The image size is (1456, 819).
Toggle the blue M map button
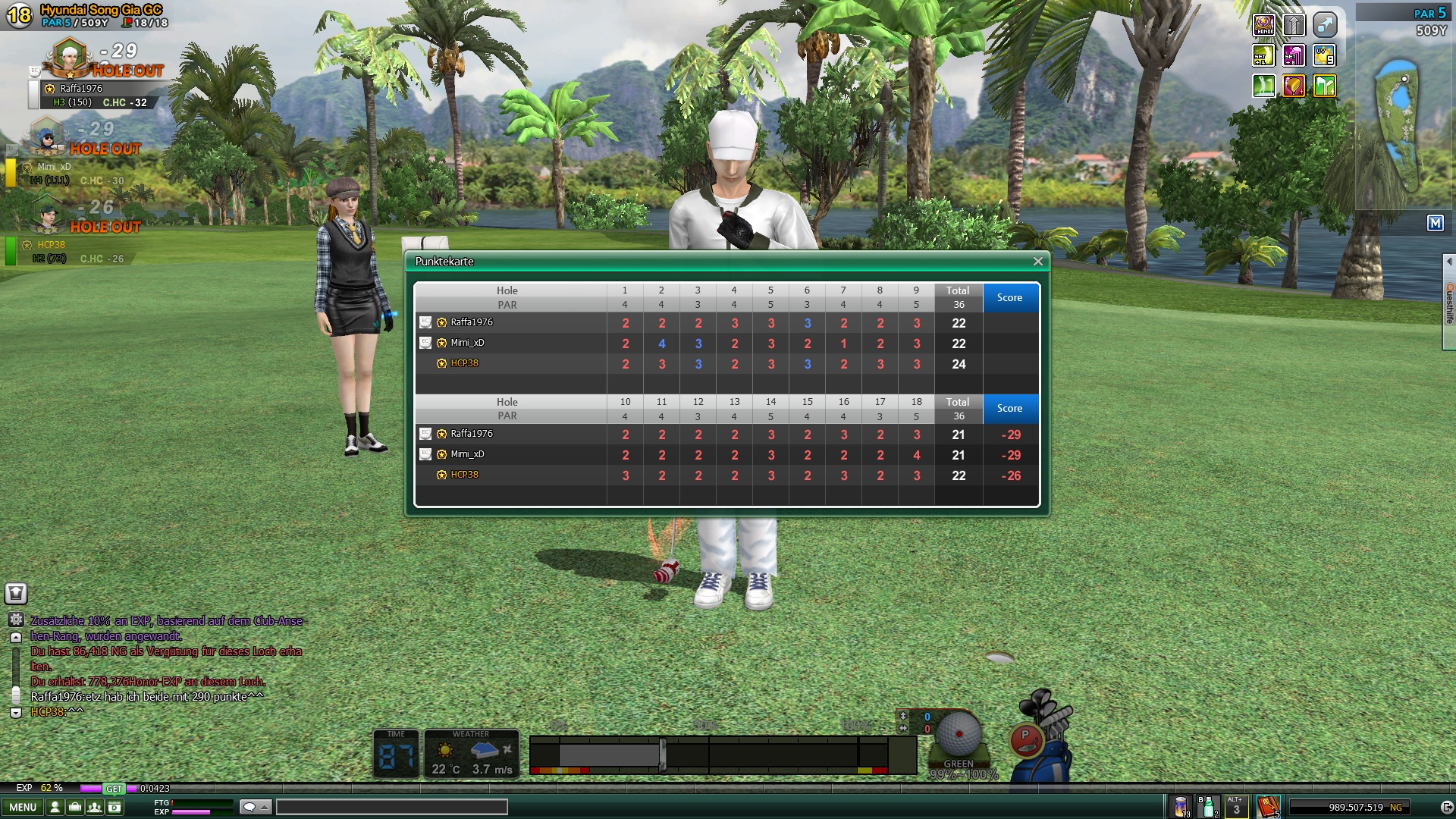(1435, 223)
